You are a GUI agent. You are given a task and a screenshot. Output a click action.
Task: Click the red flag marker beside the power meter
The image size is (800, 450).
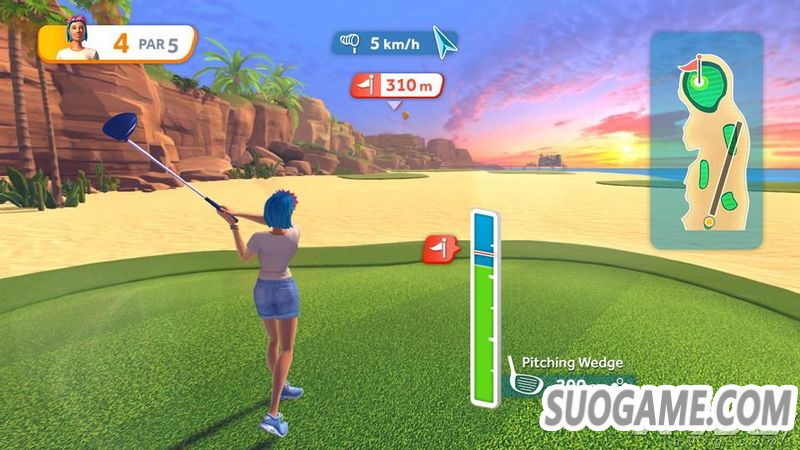[439, 248]
